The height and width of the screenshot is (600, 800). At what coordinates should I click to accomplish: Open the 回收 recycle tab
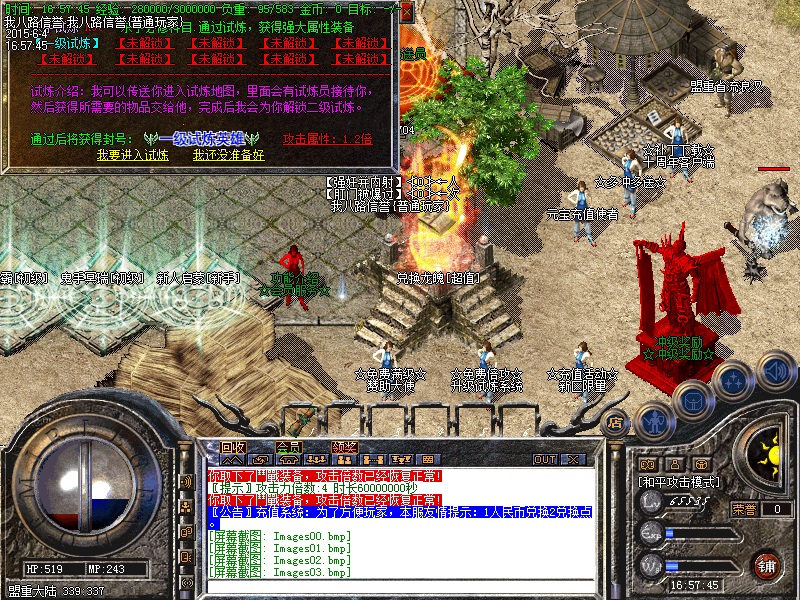tap(233, 447)
